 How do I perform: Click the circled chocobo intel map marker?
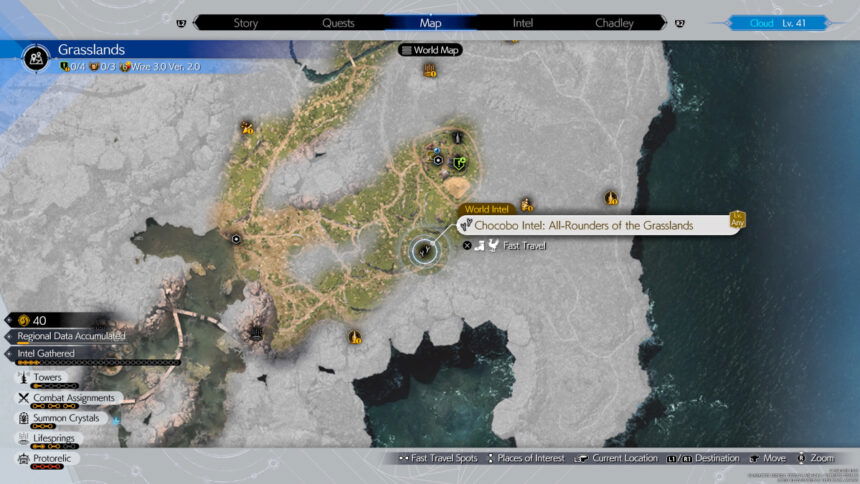(424, 251)
